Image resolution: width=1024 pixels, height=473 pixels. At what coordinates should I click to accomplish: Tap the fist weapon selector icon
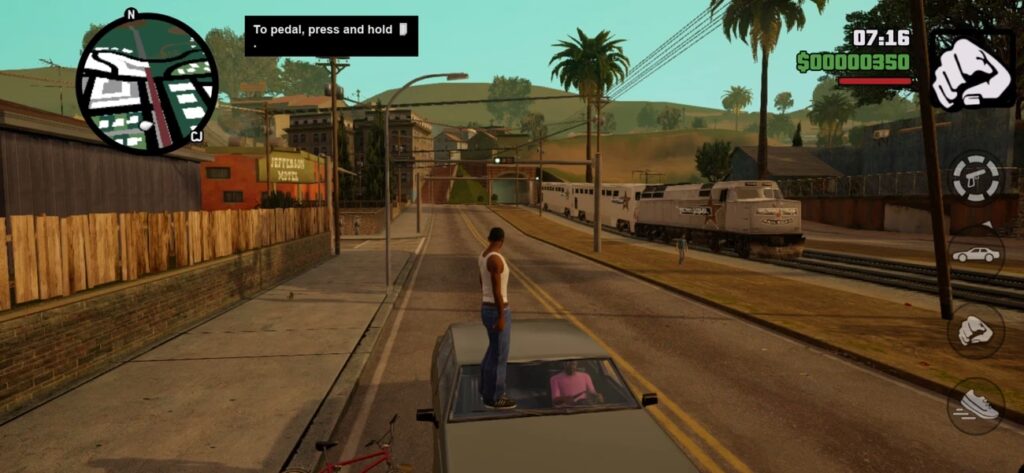[973, 73]
